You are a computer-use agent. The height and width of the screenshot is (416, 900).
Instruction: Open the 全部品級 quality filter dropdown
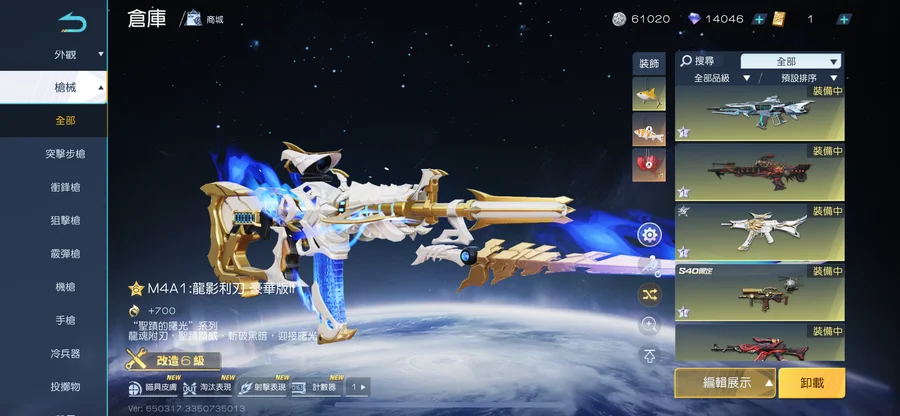tap(716, 78)
